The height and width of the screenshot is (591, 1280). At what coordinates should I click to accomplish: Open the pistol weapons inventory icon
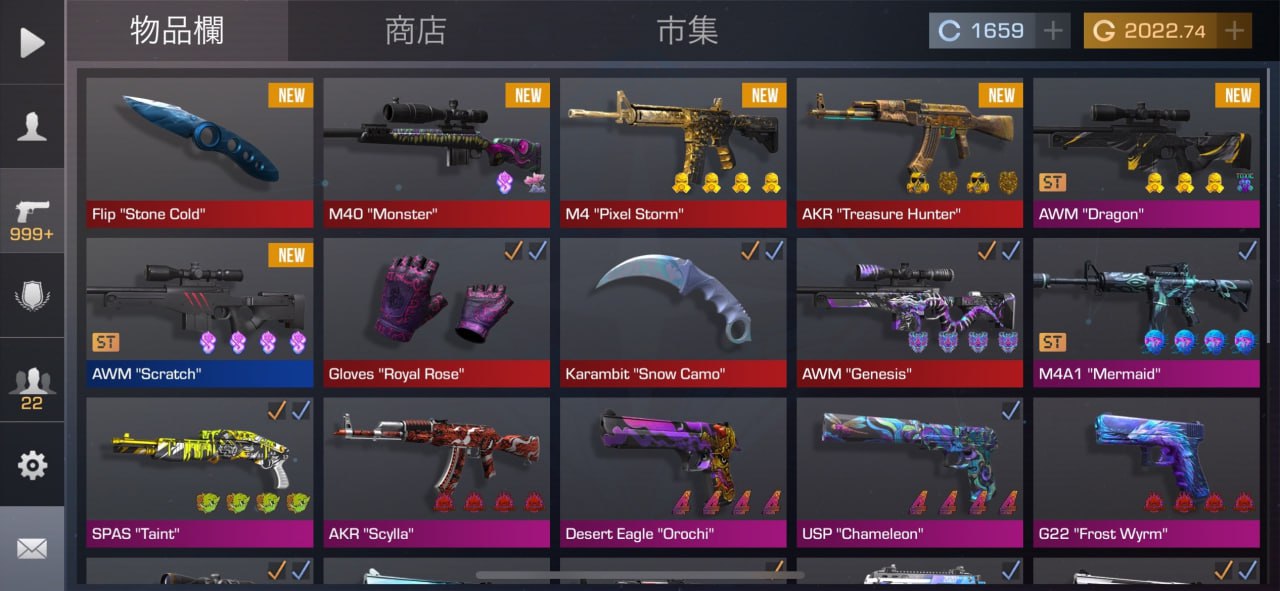[32, 217]
